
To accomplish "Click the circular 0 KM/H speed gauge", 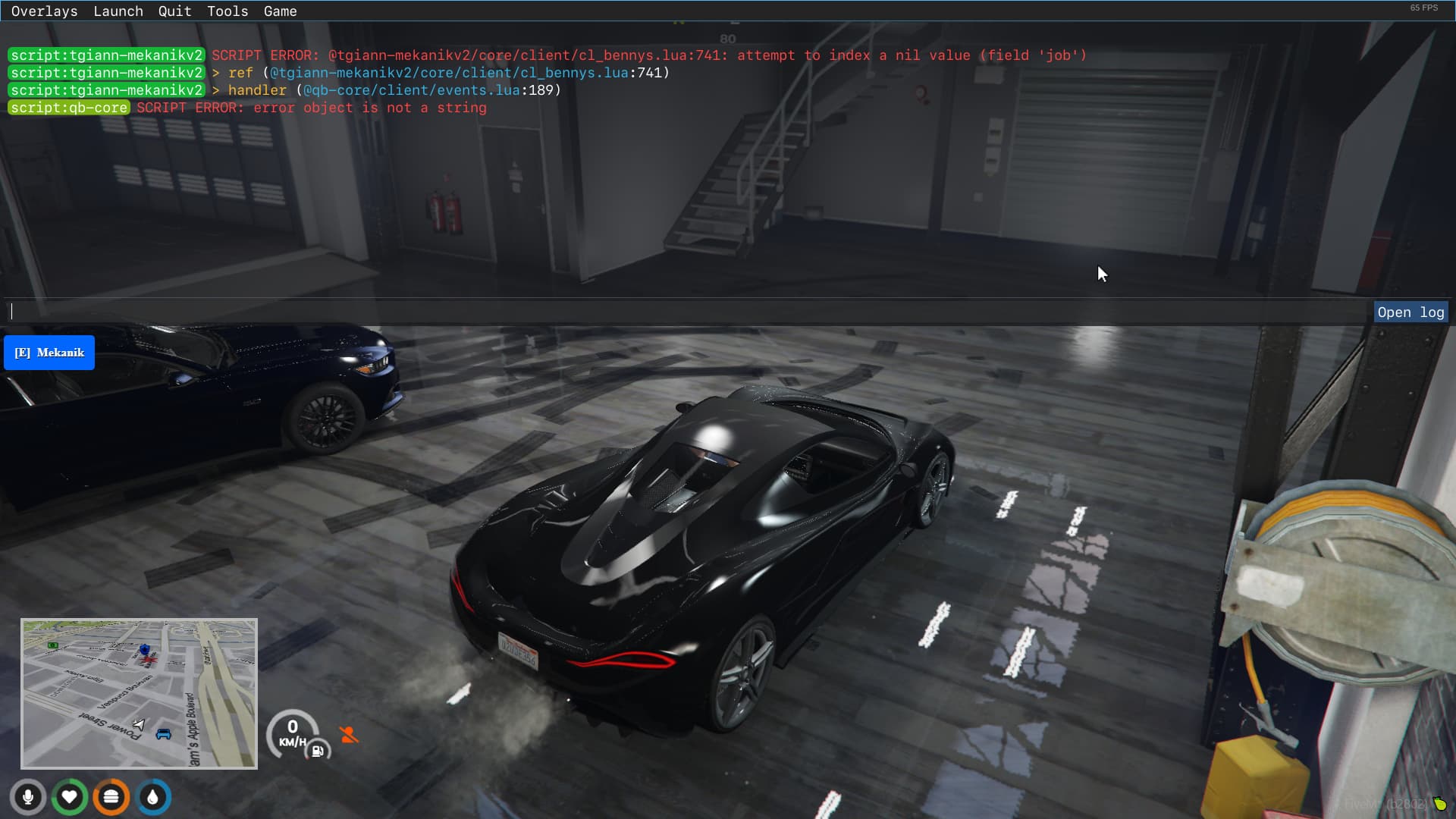I will [x=292, y=732].
